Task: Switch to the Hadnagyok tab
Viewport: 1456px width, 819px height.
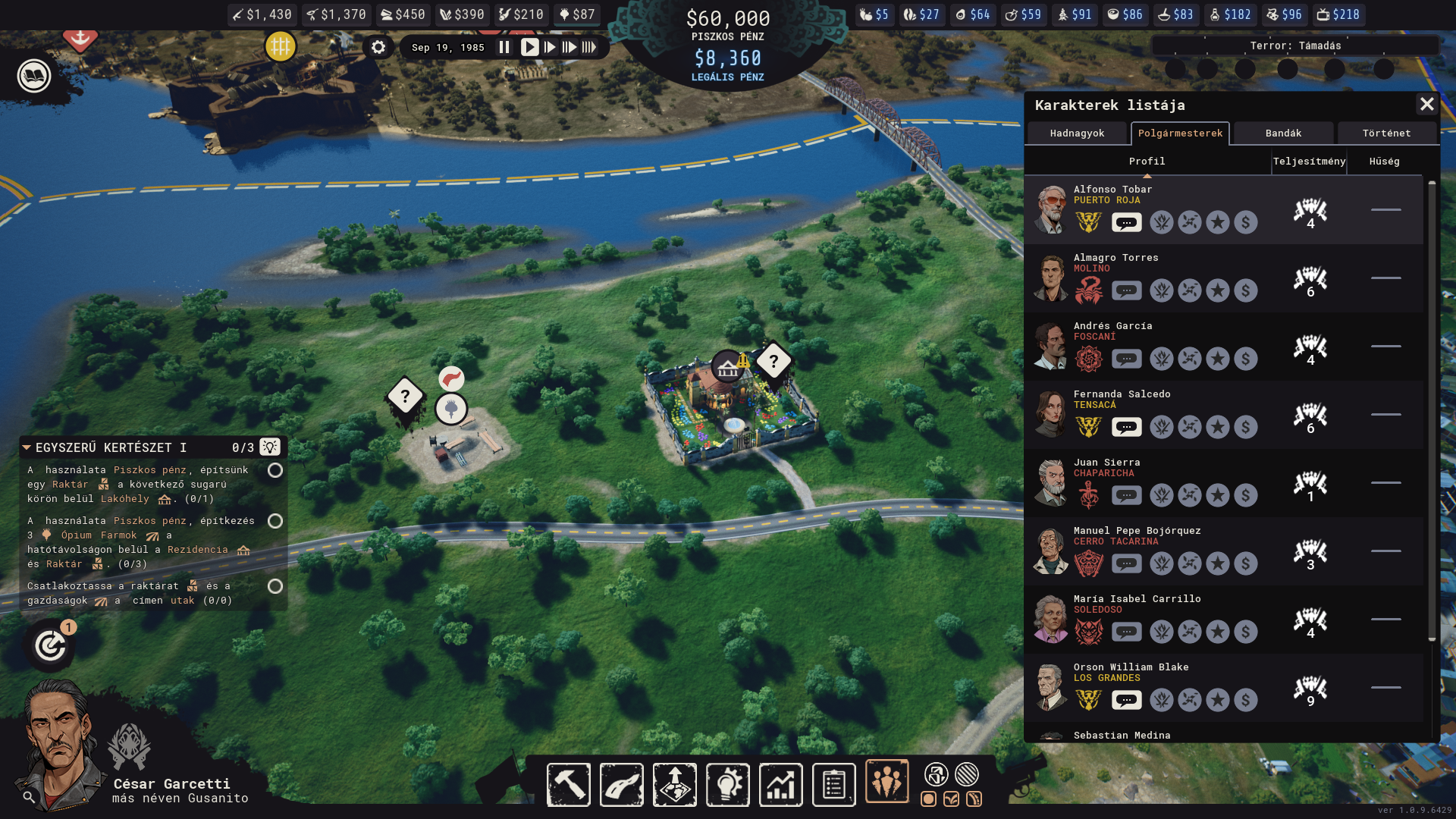Action: [x=1077, y=133]
